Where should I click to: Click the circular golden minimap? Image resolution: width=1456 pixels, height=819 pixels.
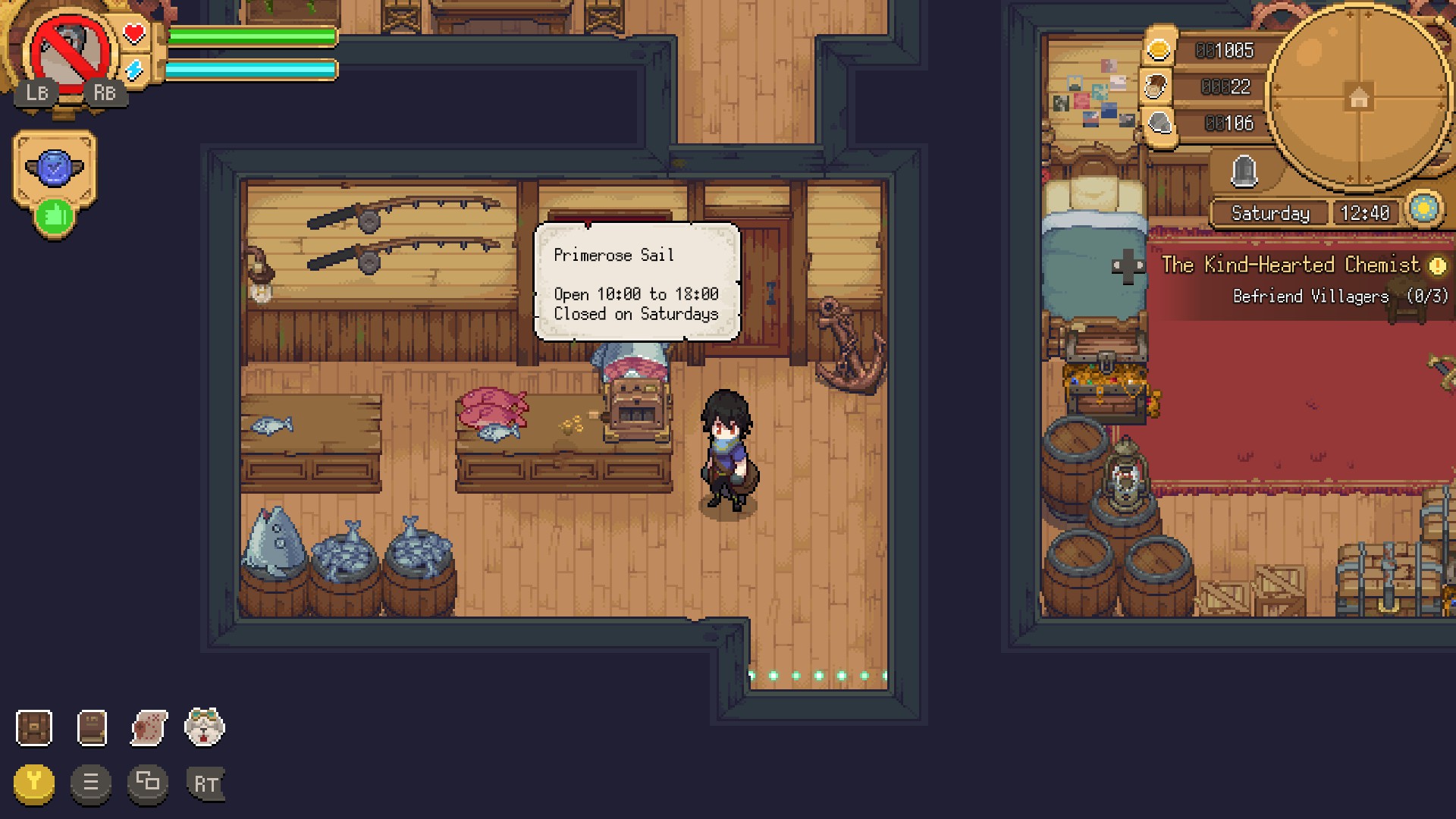pyautogui.click(x=1358, y=97)
